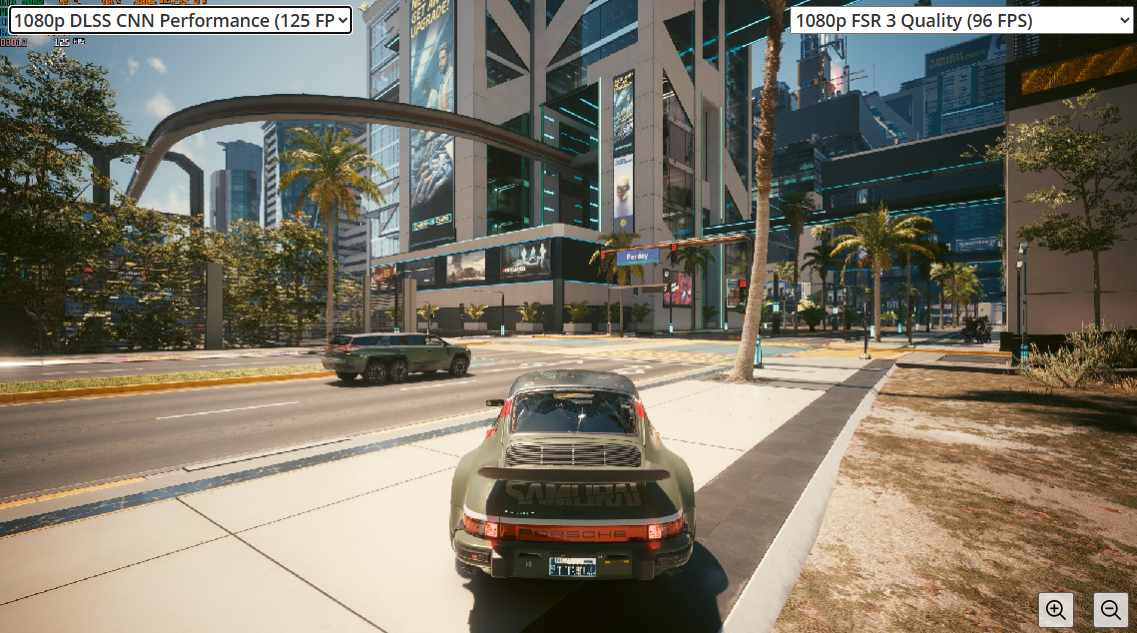Open the FSR 3 Quality dropdown
Image resolution: width=1137 pixels, height=633 pixels.
tap(961, 20)
